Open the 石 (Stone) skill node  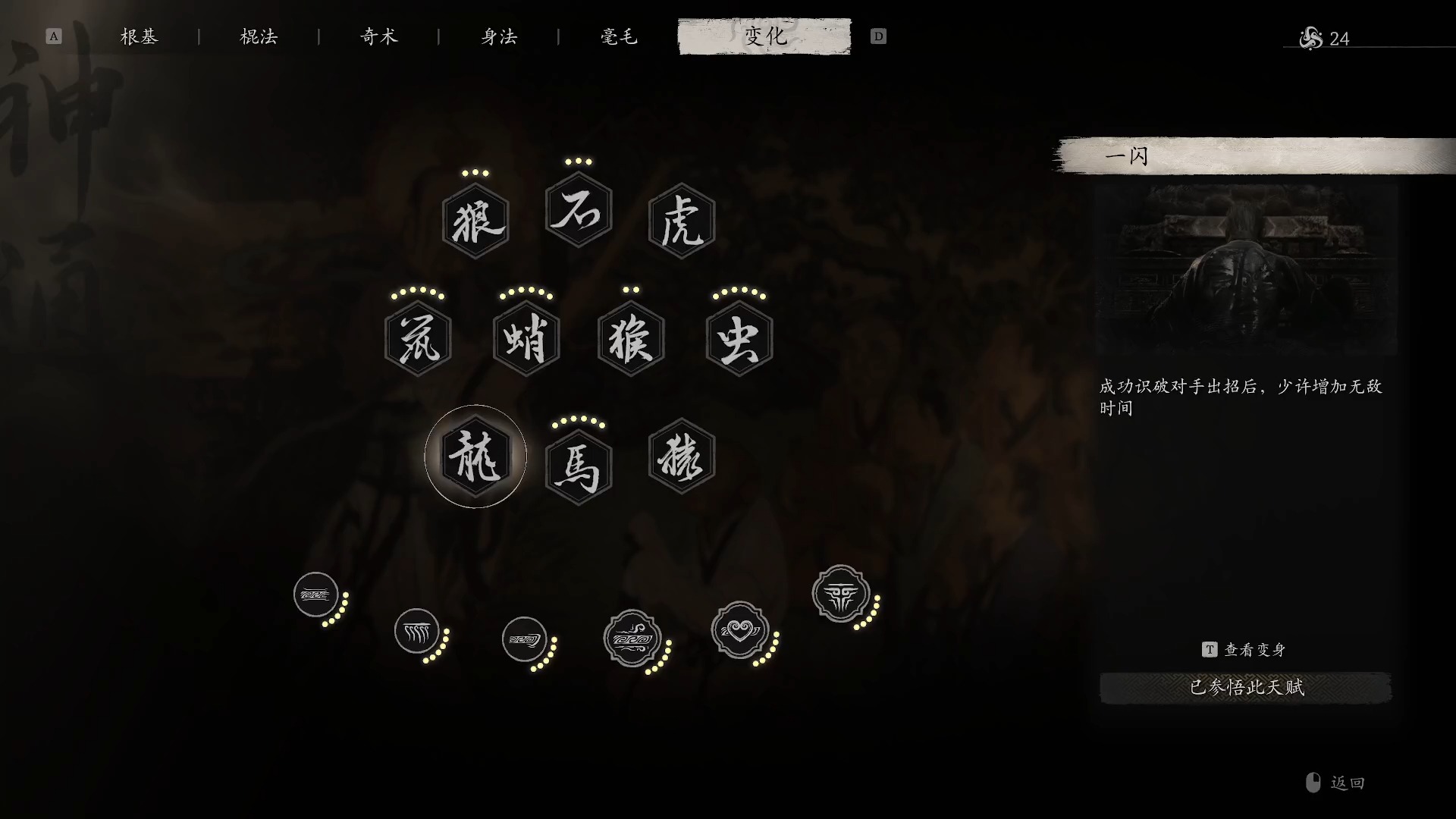pyautogui.click(x=578, y=212)
